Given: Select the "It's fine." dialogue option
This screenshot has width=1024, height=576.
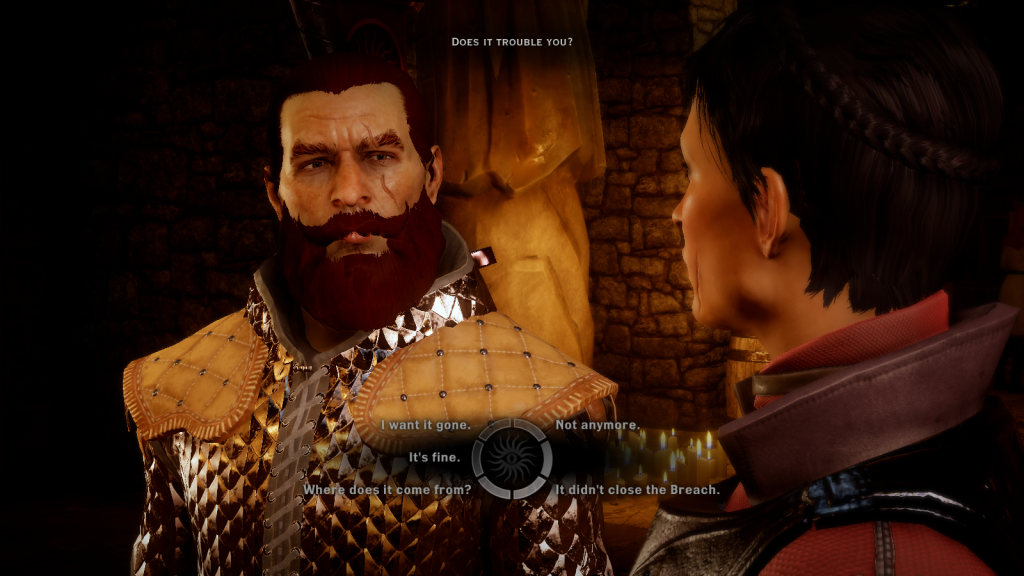Looking at the screenshot, I should (434, 457).
